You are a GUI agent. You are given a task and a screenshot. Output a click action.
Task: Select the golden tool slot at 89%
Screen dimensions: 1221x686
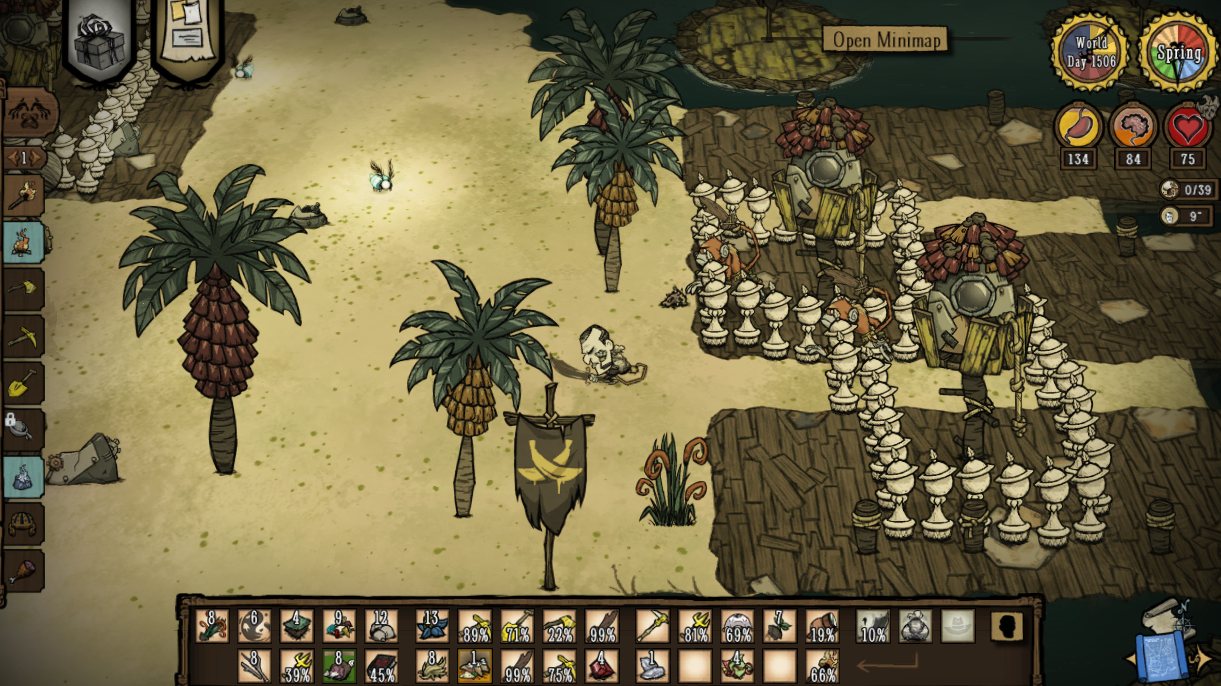[474, 627]
